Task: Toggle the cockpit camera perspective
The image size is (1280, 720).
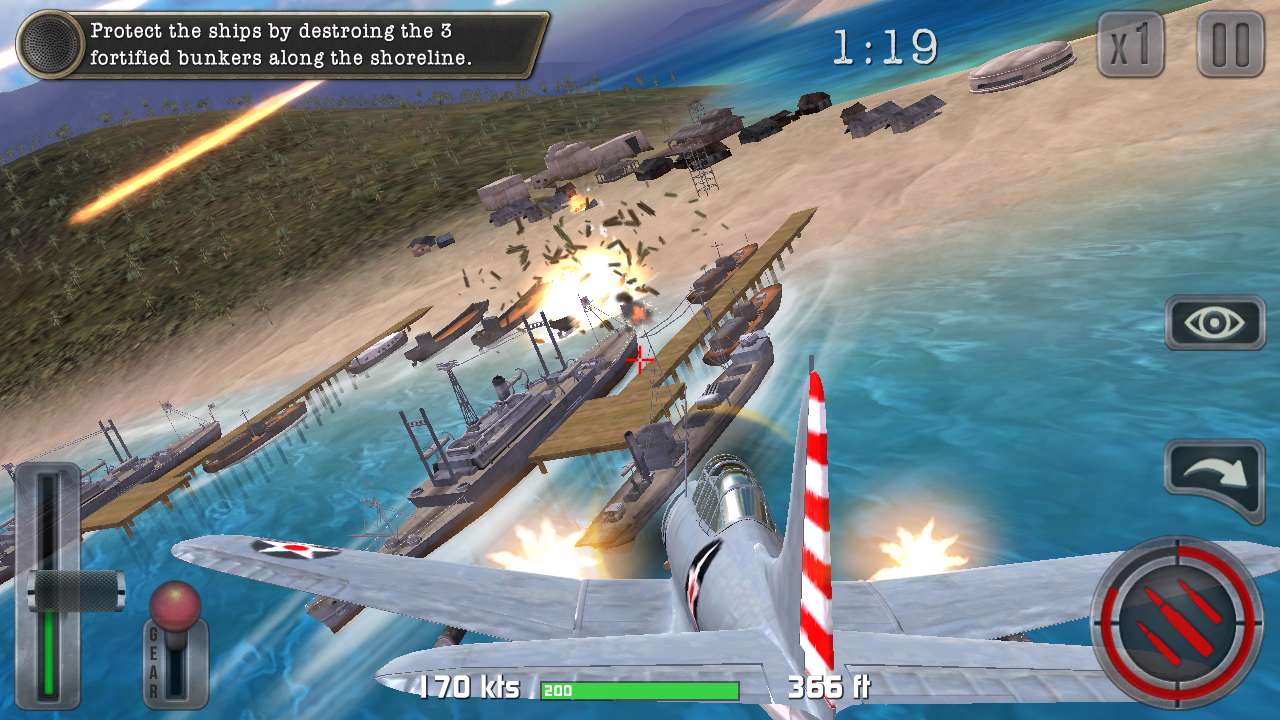Action: tap(1213, 322)
